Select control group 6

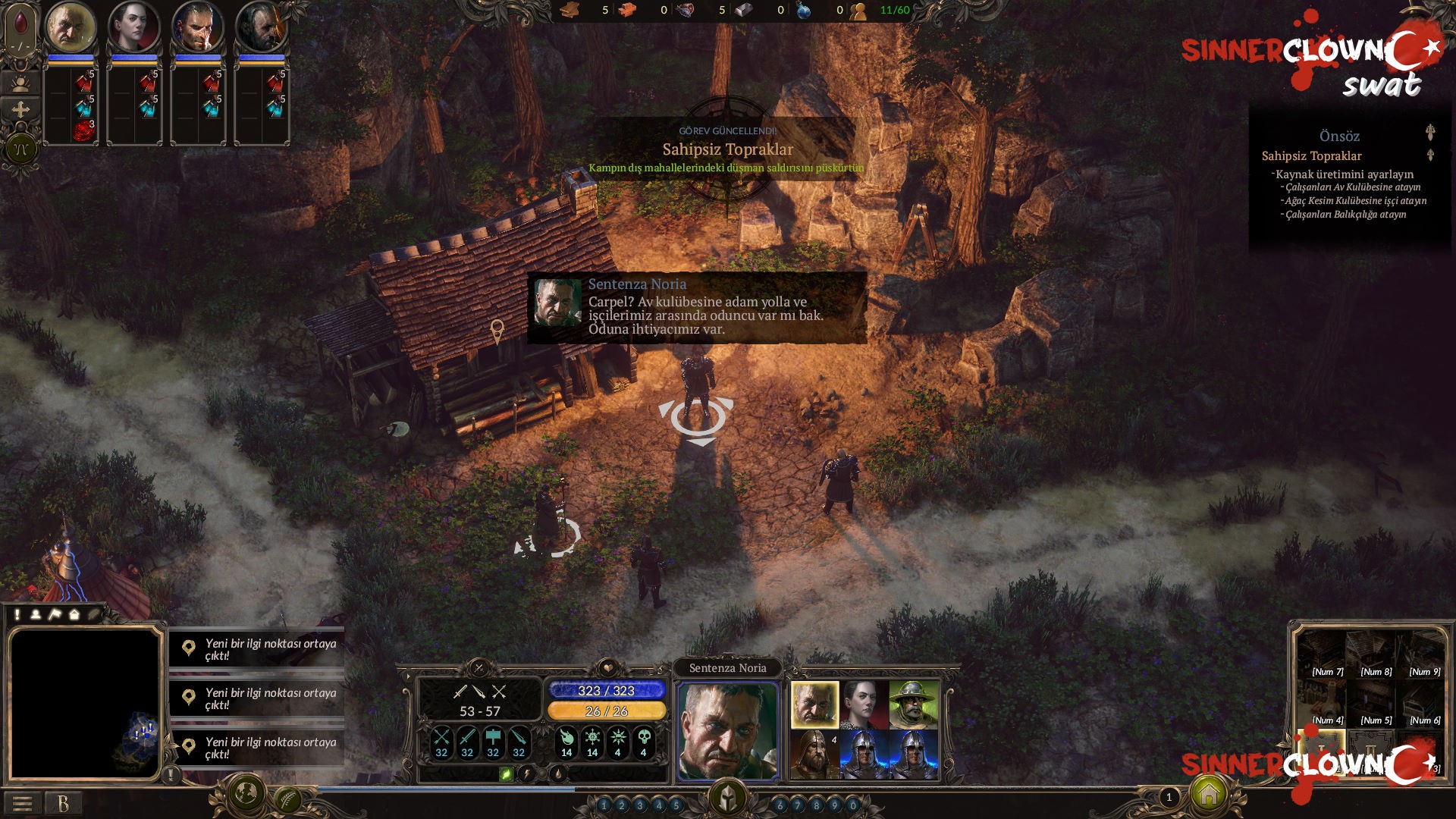pyautogui.click(x=780, y=805)
